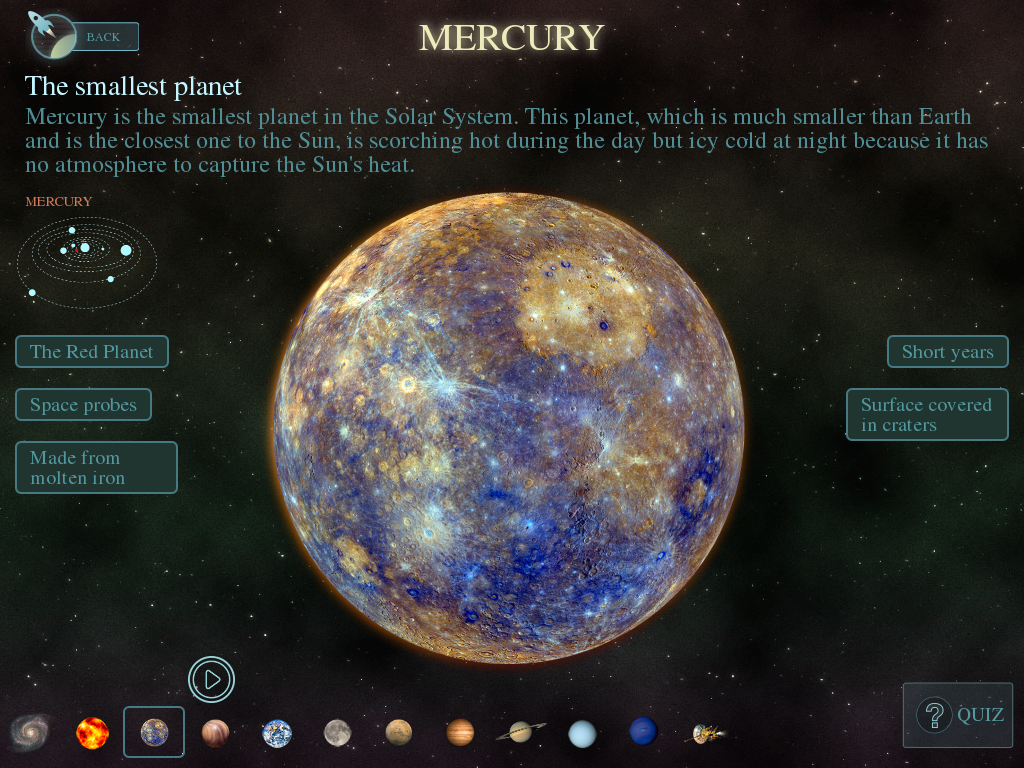The image size is (1024, 768).
Task: Select the grey Moon thumbnail
Action: [x=338, y=733]
